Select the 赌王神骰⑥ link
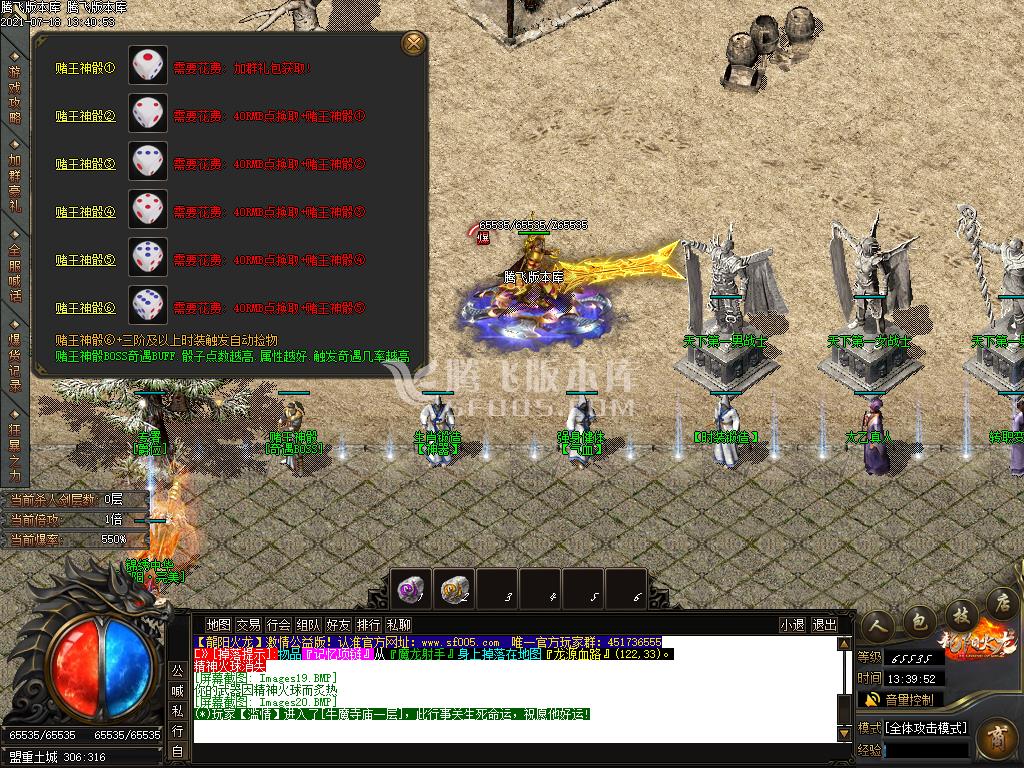The height and width of the screenshot is (768, 1024). 85,308
